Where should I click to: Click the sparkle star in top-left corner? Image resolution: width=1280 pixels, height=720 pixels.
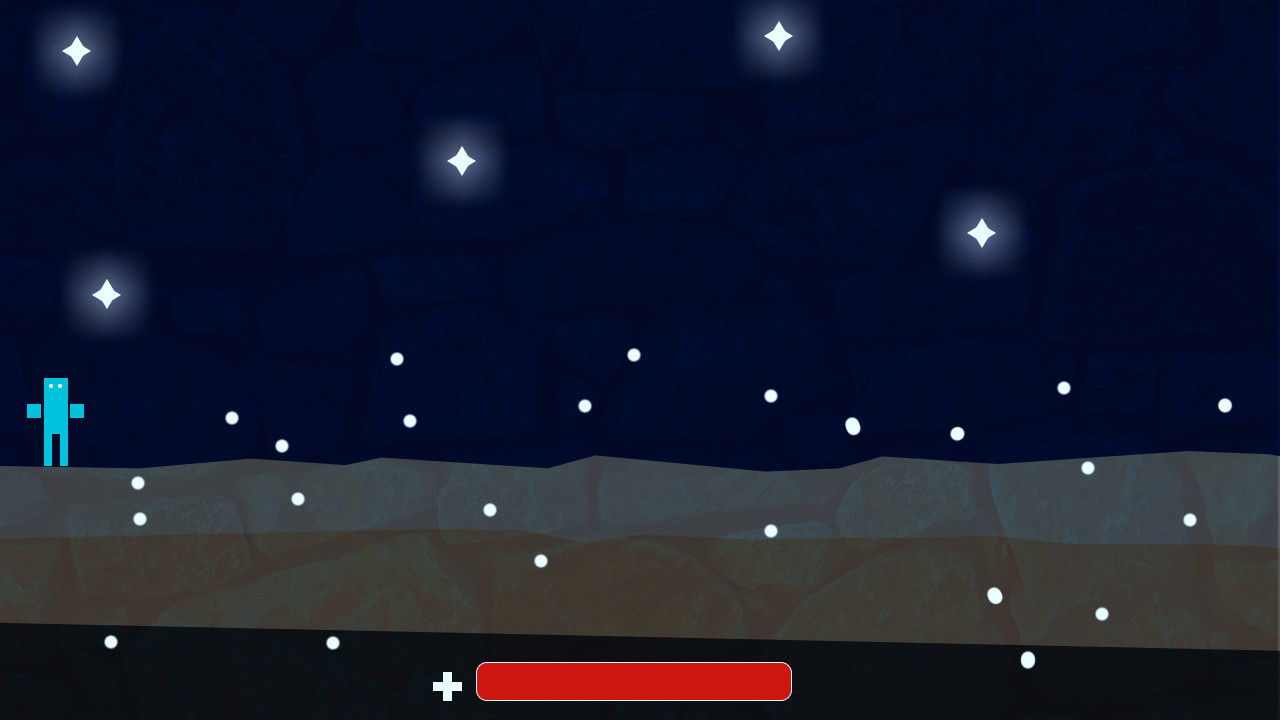[x=77, y=51]
